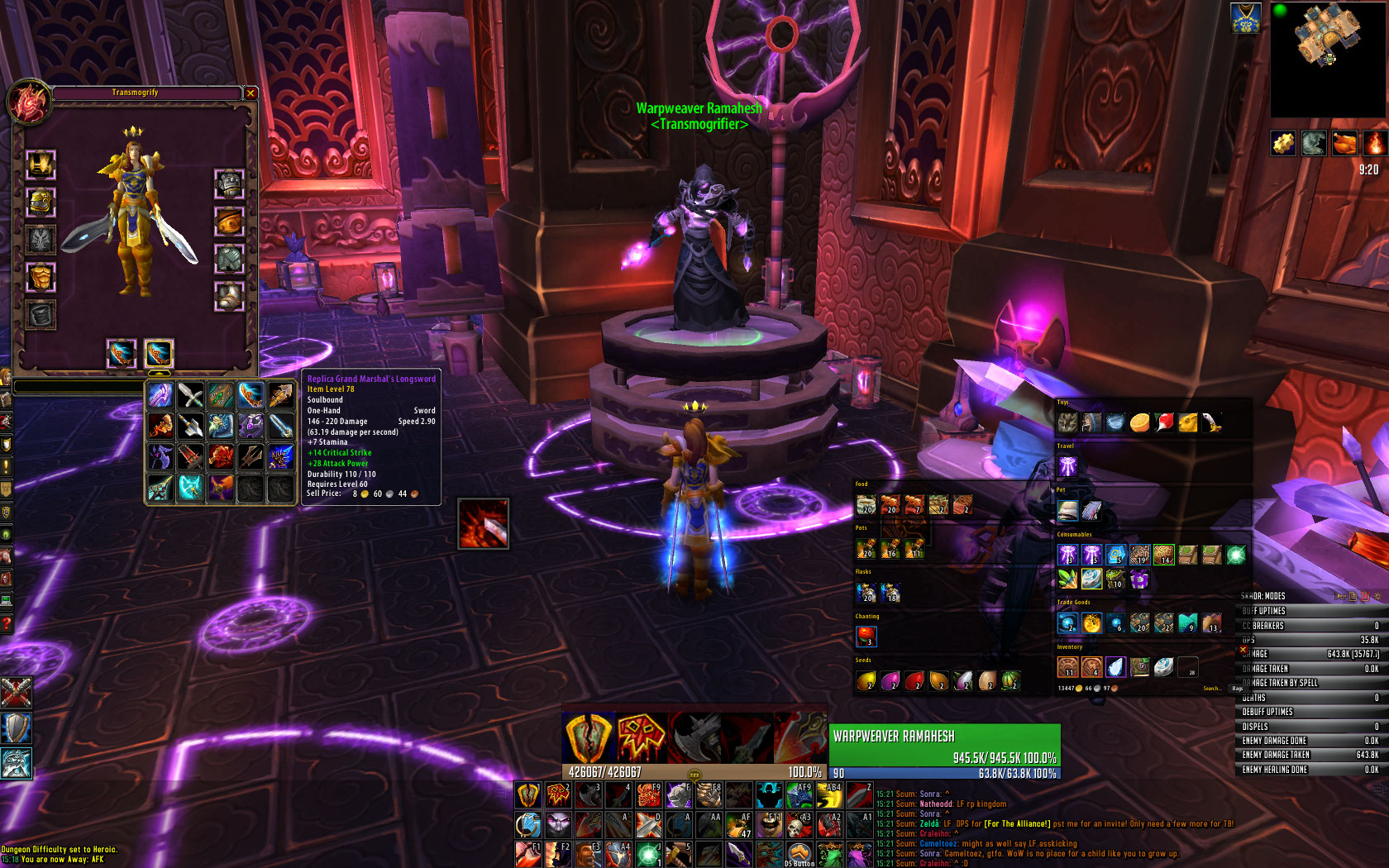The width and height of the screenshot is (1389, 868).
Task: Select the head slot in the Transmogrify window
Action: pyautogui.click(x=41, y=165)
